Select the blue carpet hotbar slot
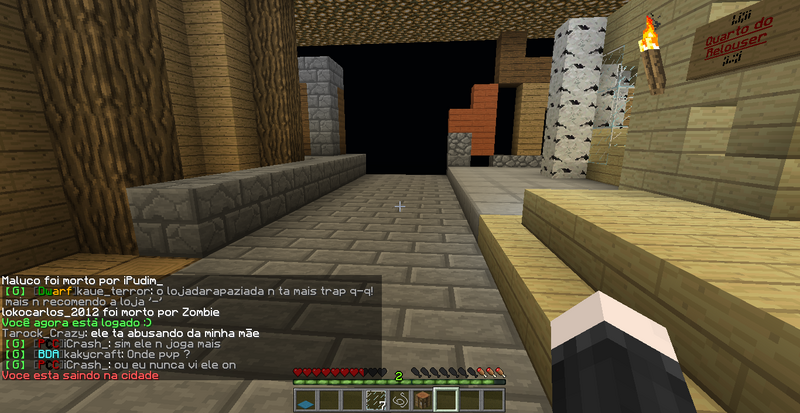 pyautogui.click(x=307, y=401)
